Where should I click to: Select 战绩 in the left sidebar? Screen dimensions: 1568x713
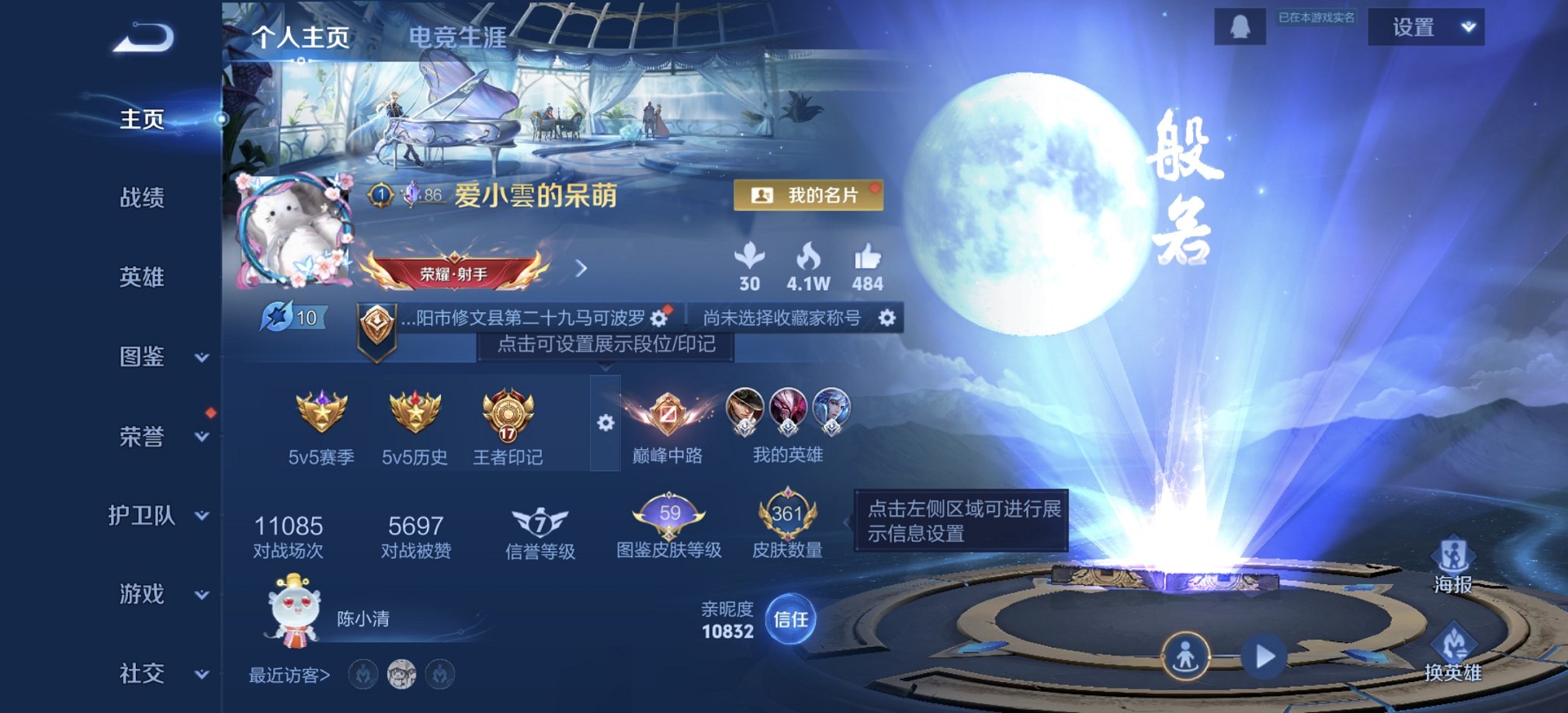141,199
